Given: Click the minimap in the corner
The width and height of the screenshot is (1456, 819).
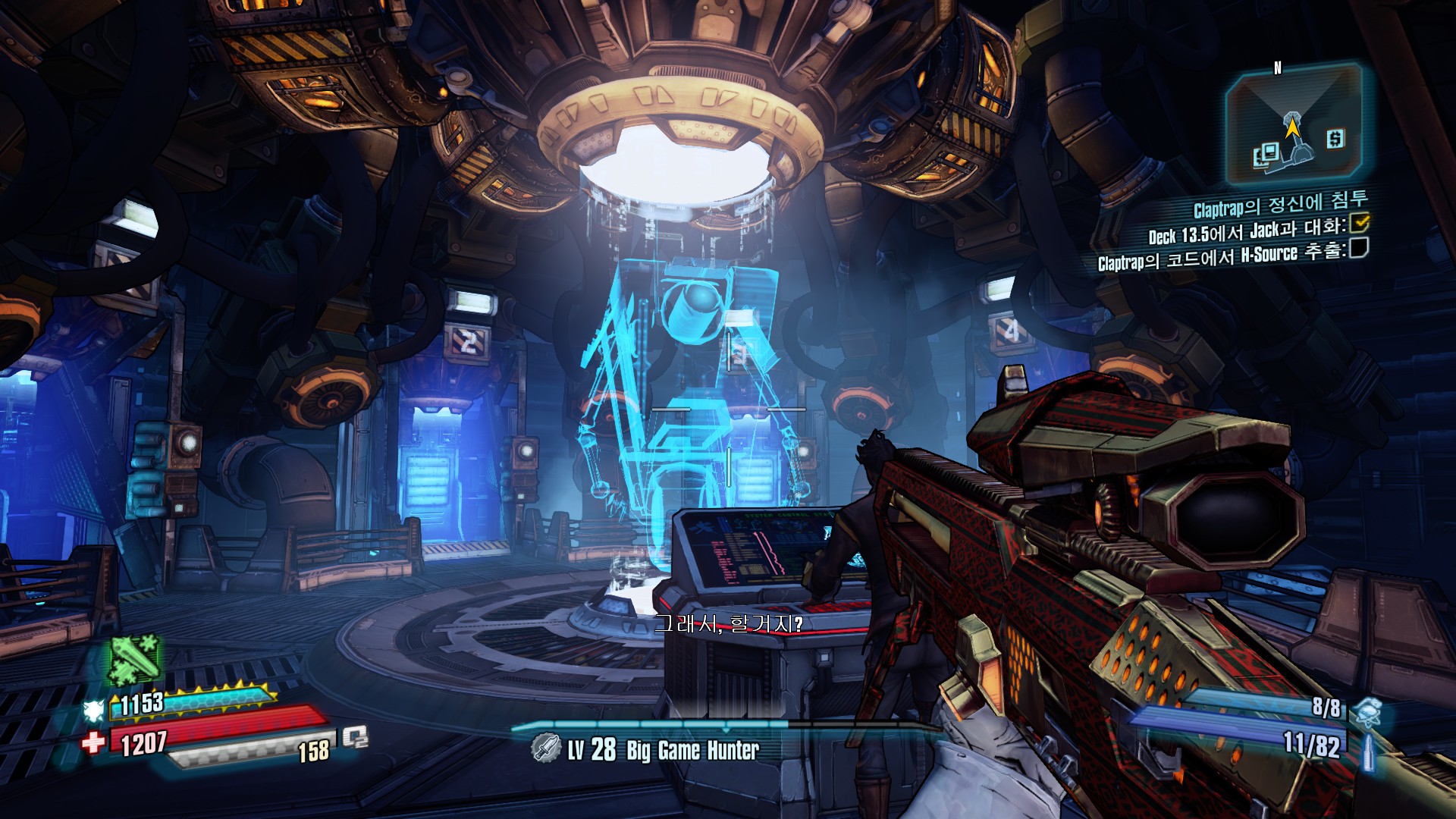Looking at the screenshot, I should (x=1294, y=125).
